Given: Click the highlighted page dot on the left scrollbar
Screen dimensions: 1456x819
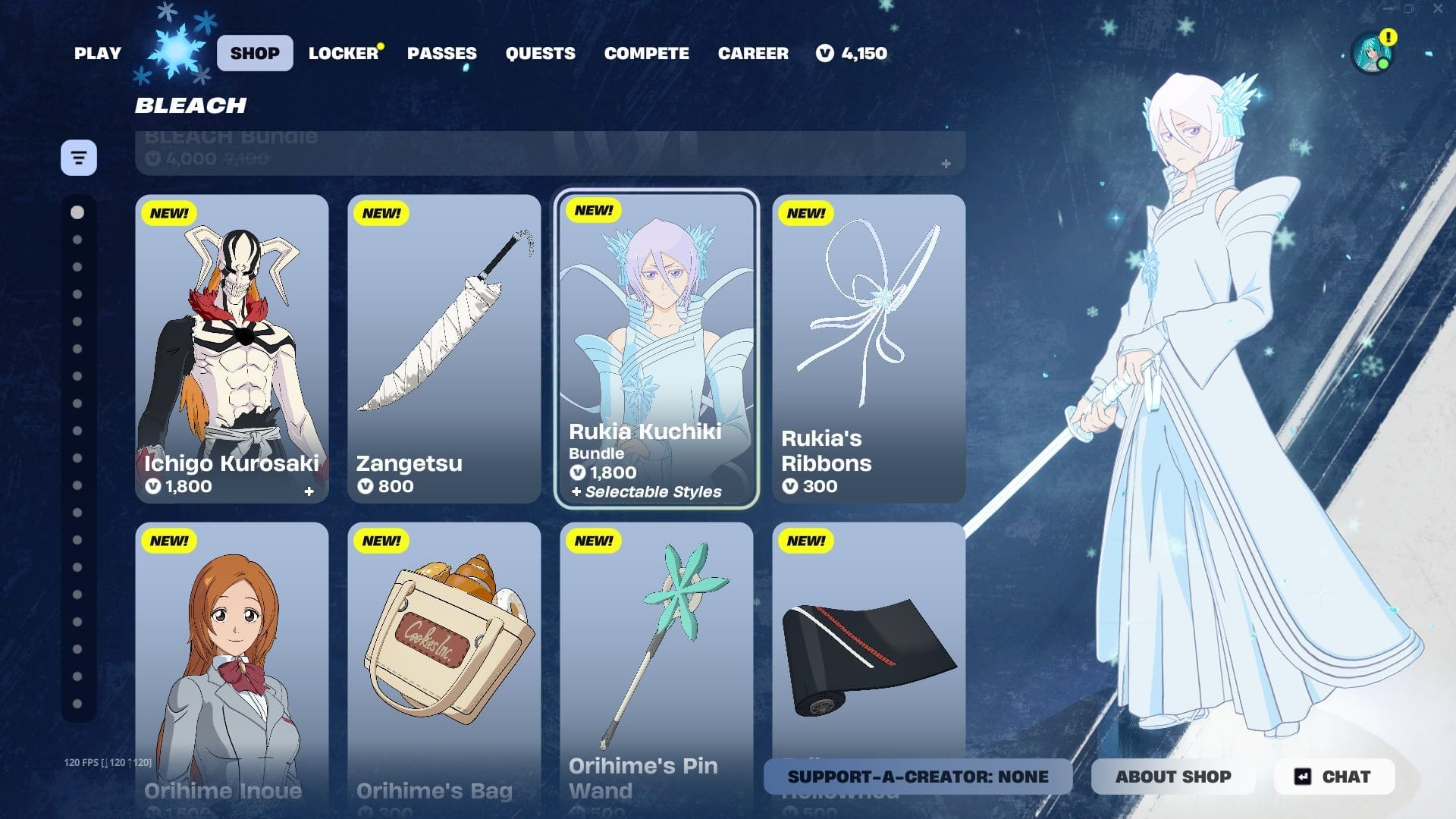Looking at the screenshot, I should click(x=76, y=213).
